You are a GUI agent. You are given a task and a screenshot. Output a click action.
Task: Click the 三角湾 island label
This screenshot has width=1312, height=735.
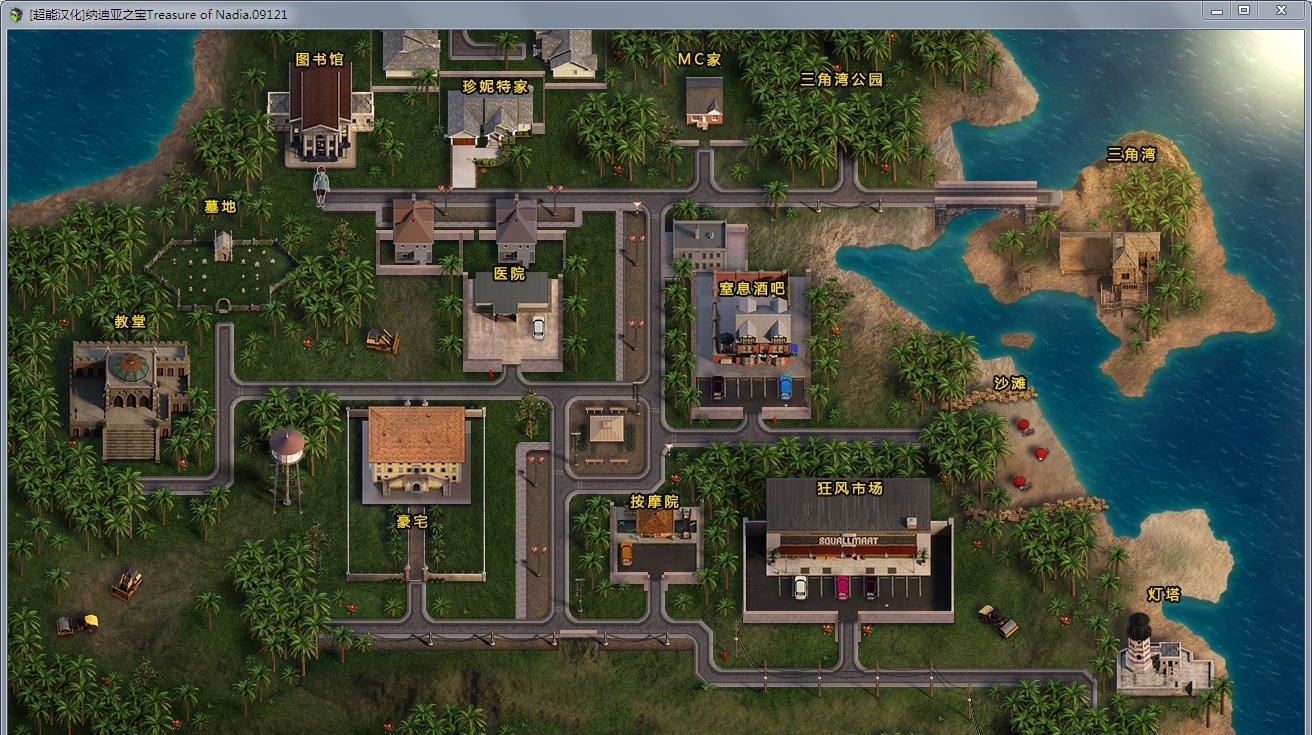(x=1131, y=154)
